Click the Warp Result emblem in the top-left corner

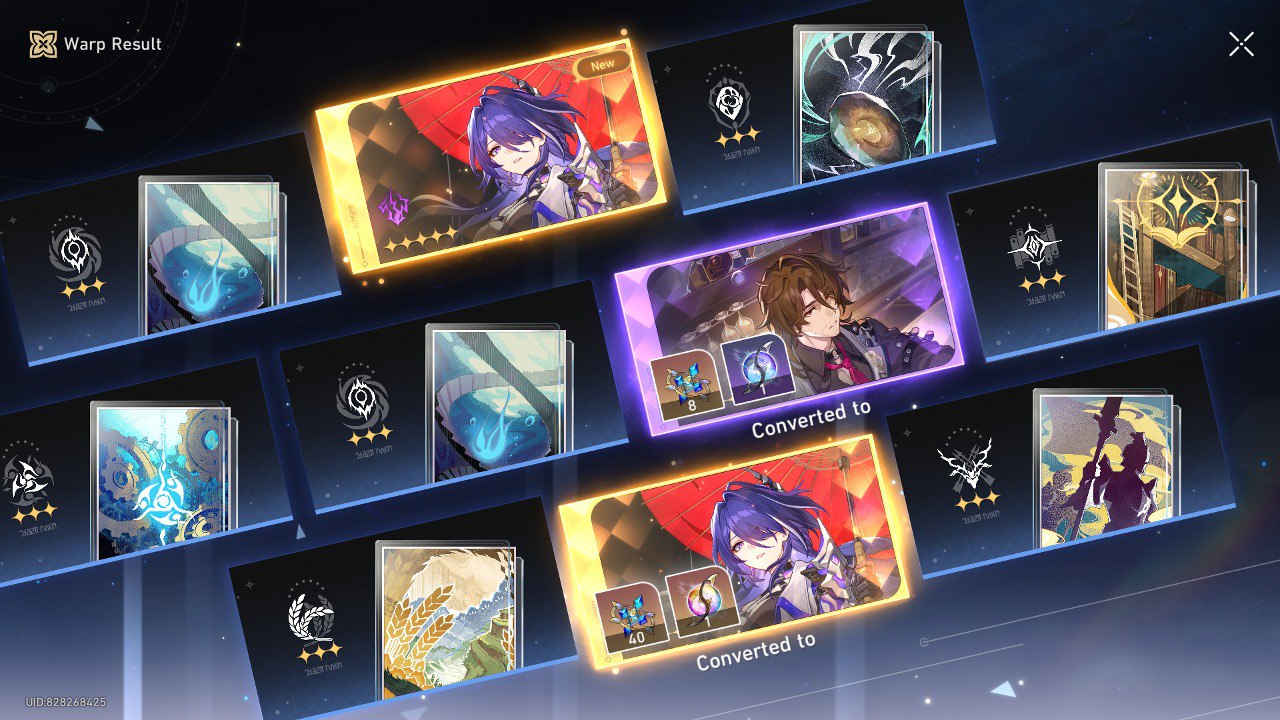pos(42,44)
